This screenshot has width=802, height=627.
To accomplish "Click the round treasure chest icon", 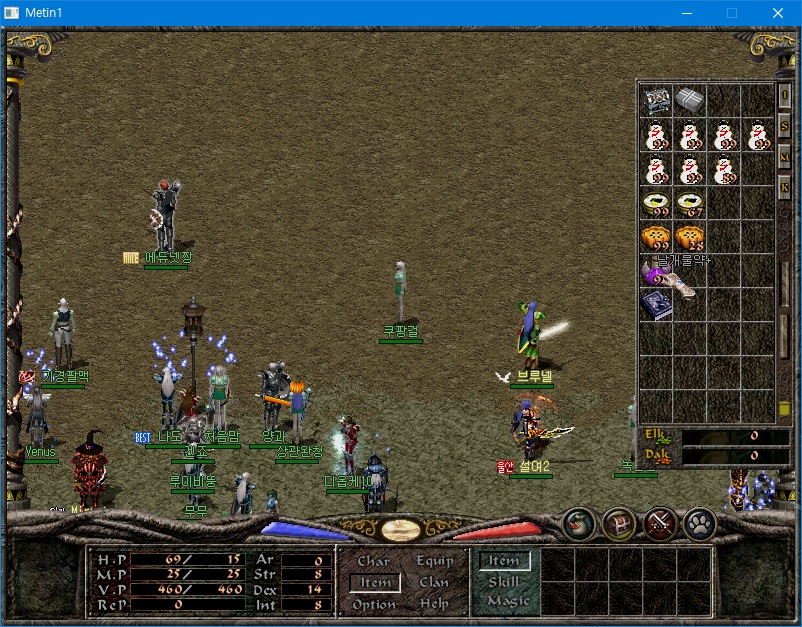I will (x=619, y=523).
